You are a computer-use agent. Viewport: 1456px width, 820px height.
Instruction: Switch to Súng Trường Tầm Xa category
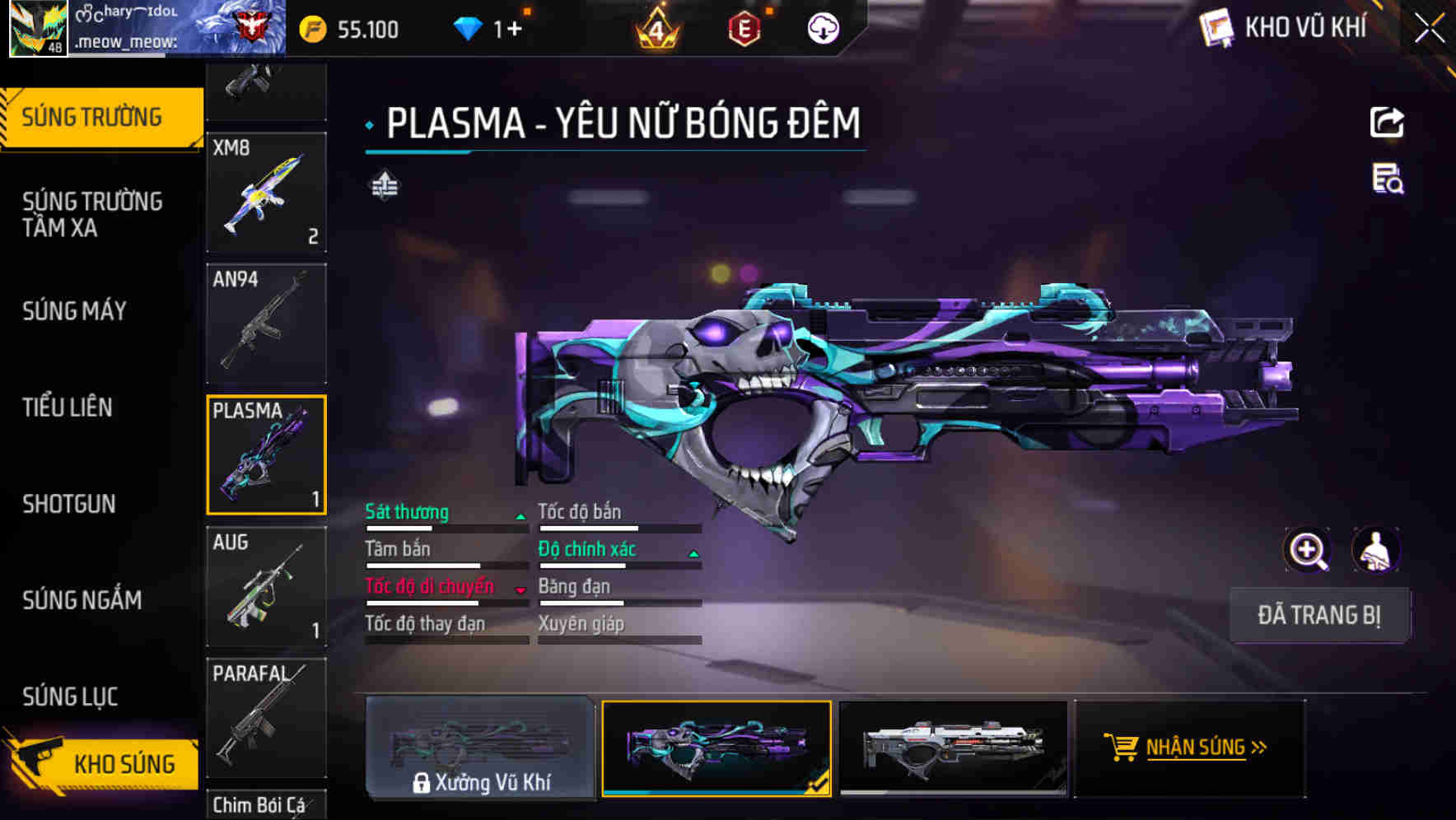92,214
